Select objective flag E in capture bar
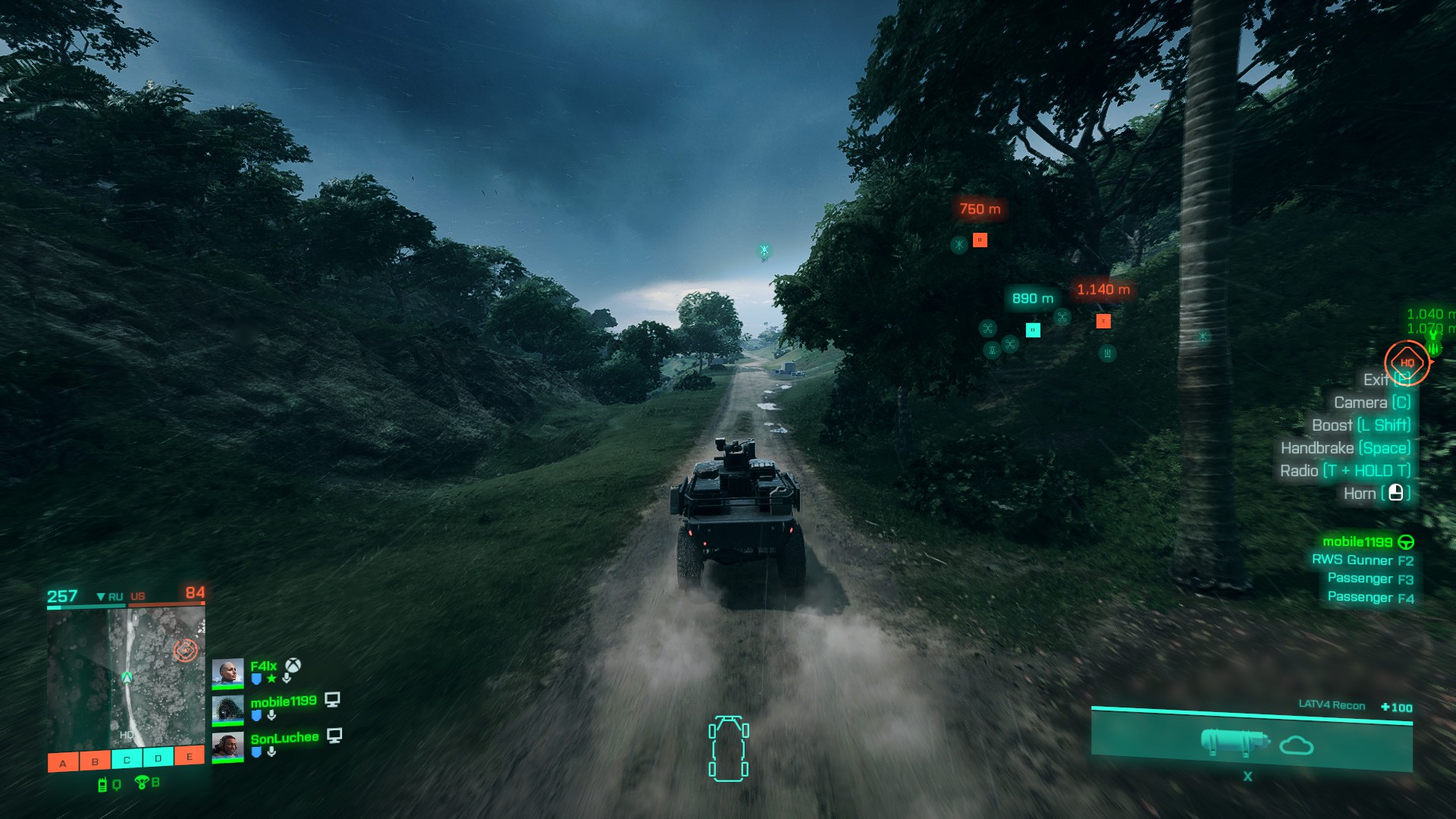Viewport: 1456px width, 819px height. point(190,756)
